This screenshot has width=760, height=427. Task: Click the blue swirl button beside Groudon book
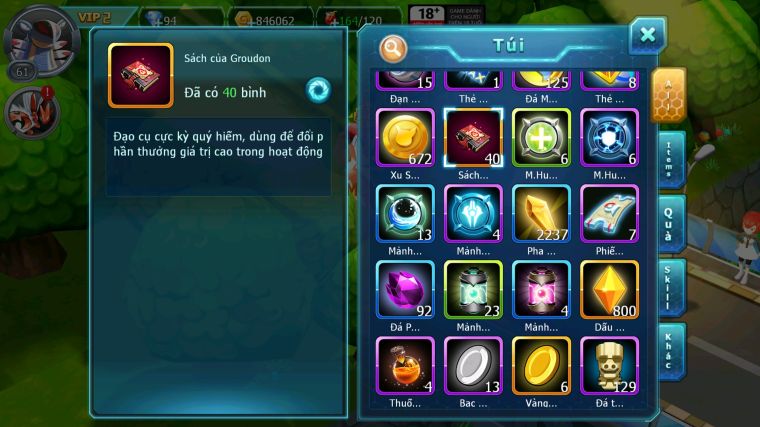(318, 90)
